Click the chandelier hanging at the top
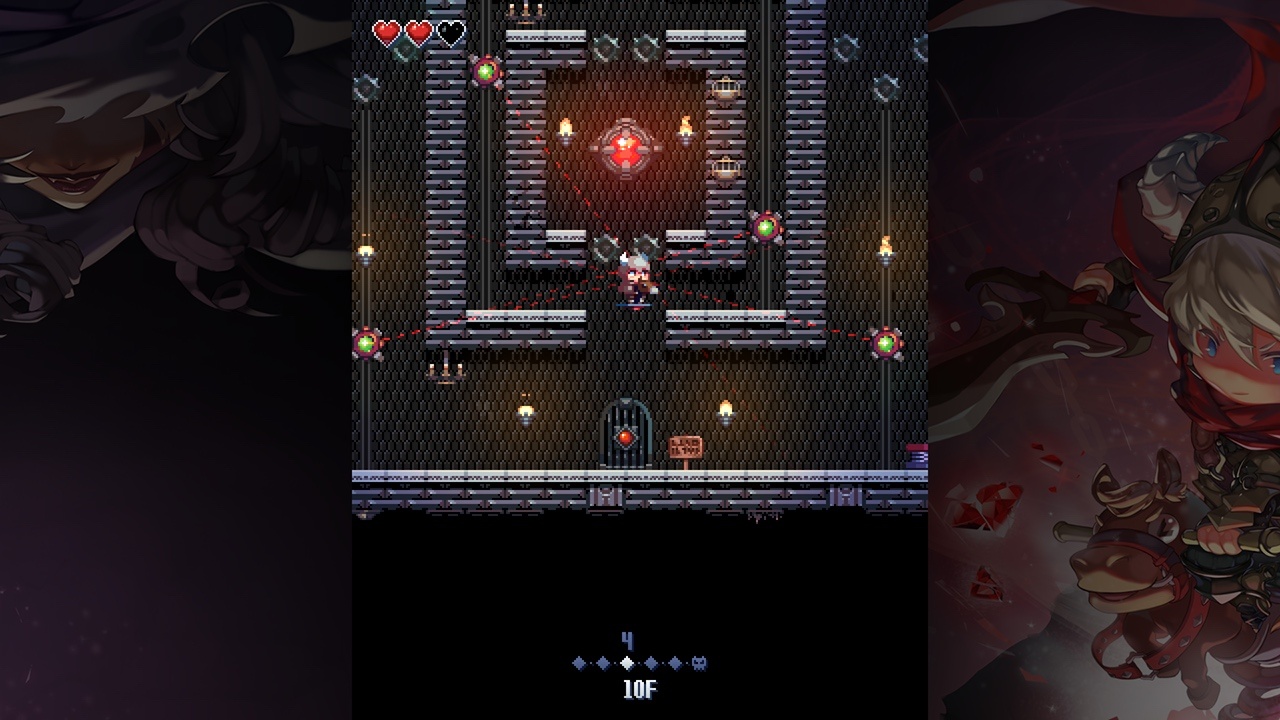 click(x=528, y=13)
